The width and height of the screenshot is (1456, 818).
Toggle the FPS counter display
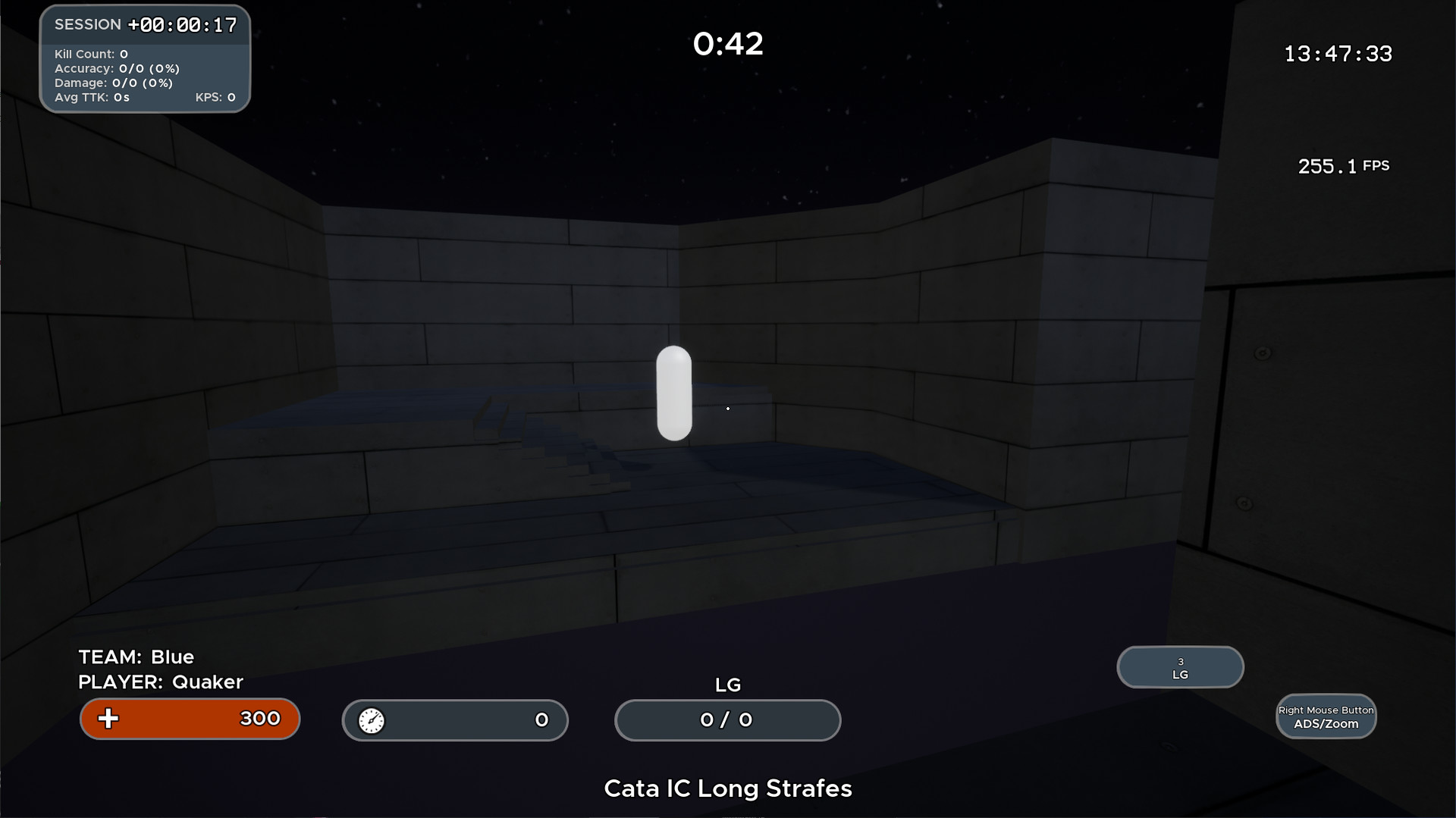pos(1343,166)
